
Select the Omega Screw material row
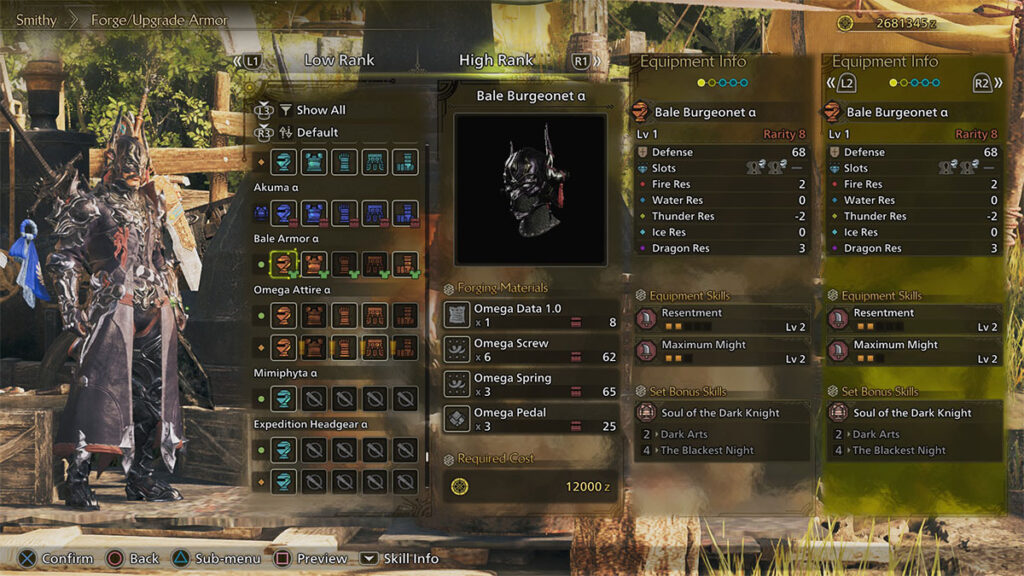530,350
